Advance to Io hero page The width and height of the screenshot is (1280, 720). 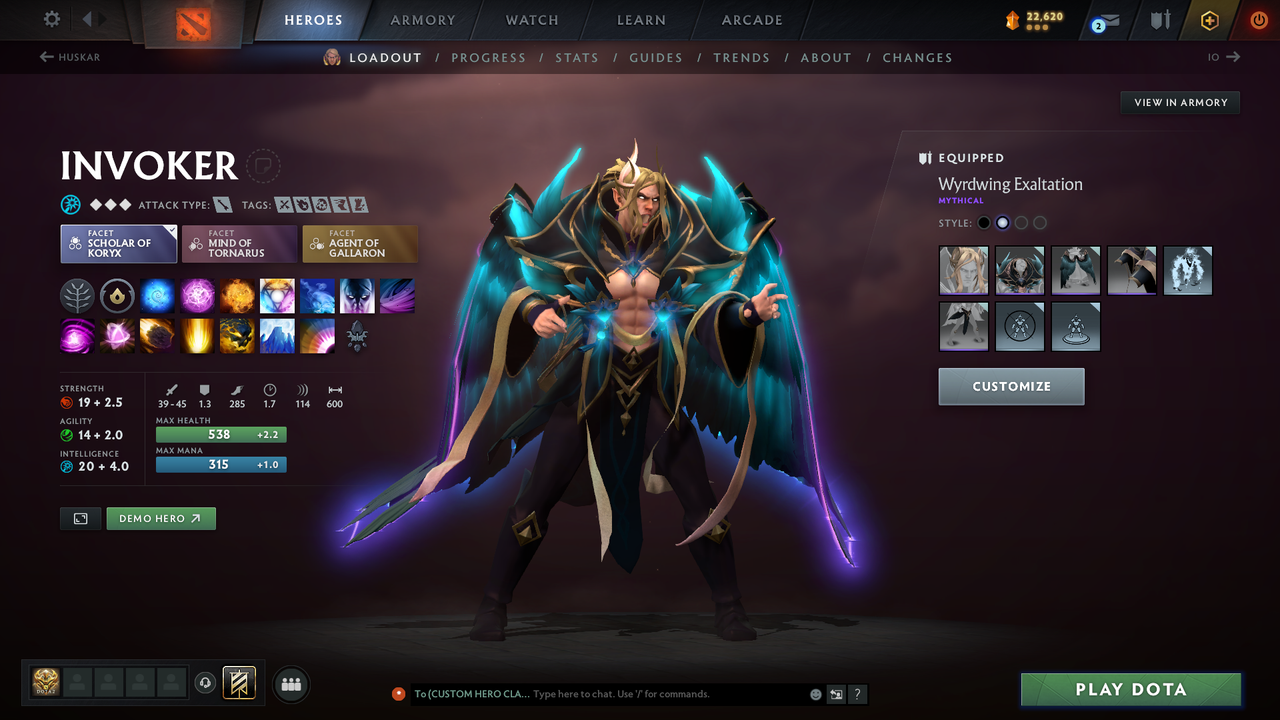(1222, 57)
